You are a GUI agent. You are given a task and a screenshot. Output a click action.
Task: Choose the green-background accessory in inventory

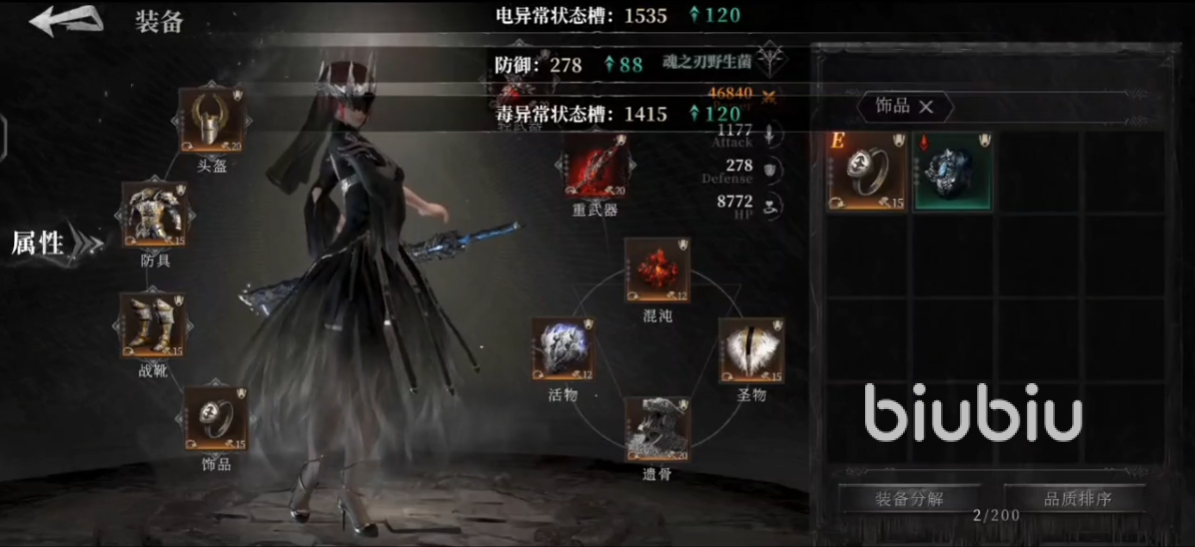tap(951, 171)
